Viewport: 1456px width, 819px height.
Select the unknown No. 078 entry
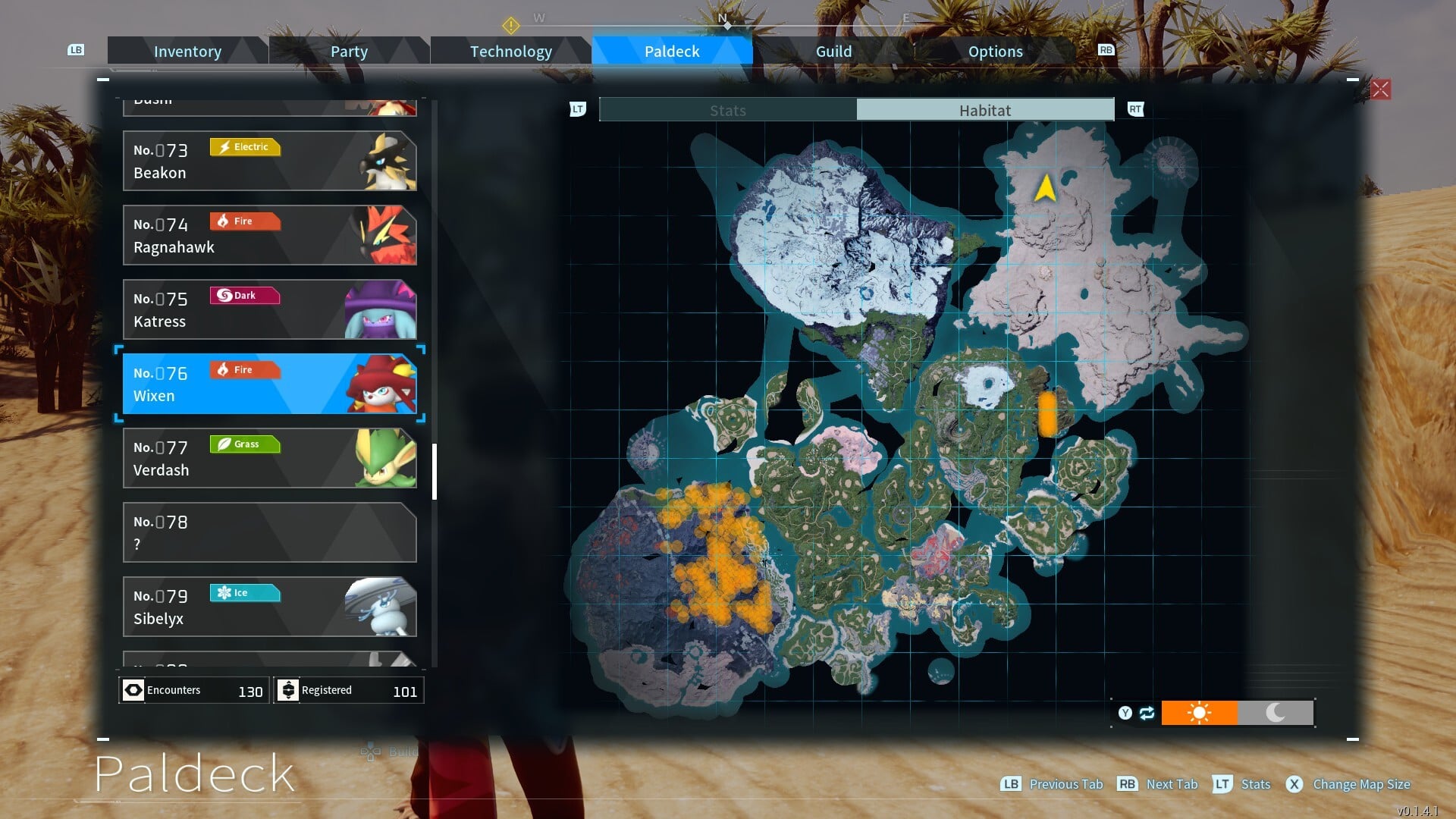click(x=269, y=532)
